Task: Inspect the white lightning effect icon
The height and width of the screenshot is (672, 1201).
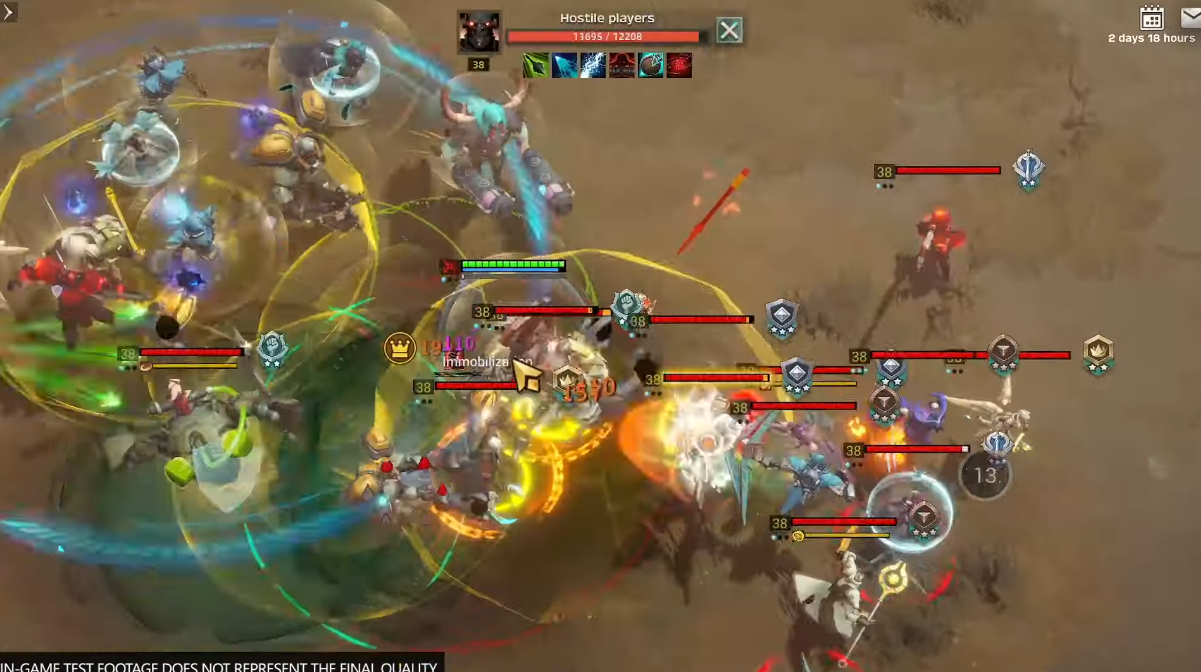Action: (593, 66)
